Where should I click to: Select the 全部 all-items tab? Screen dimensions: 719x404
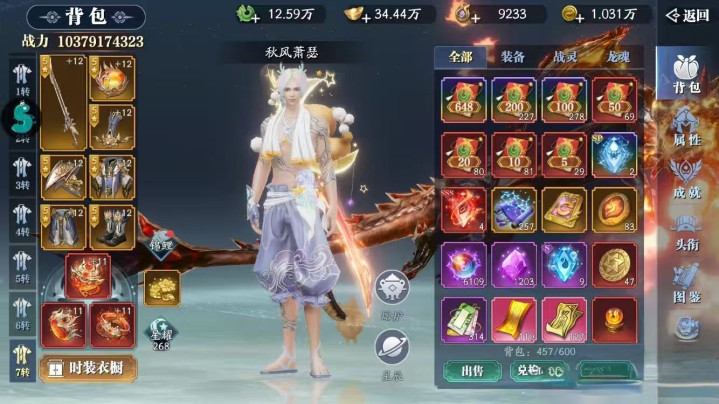460,57
